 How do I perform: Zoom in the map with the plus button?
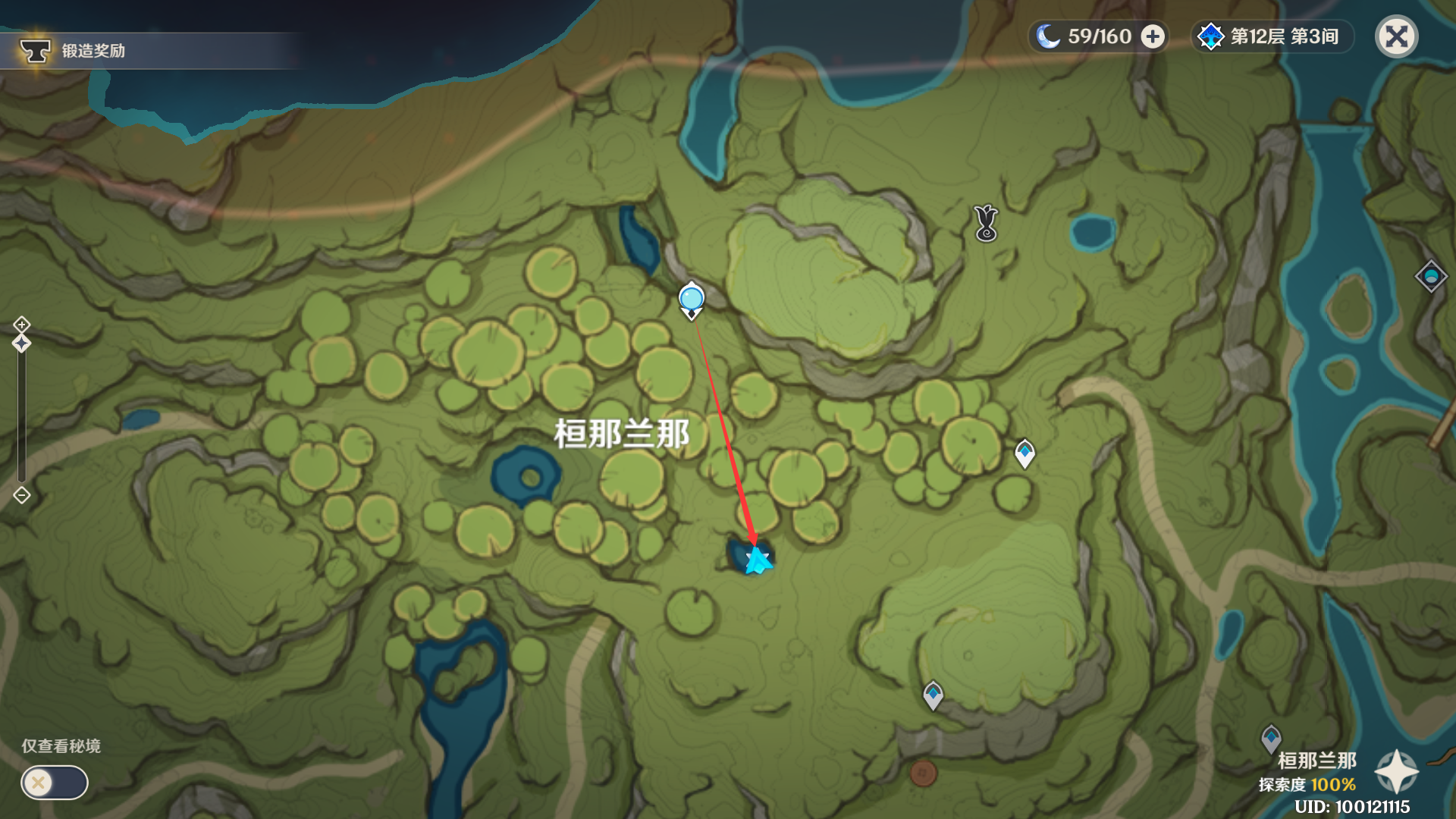(x=21, y=325)
